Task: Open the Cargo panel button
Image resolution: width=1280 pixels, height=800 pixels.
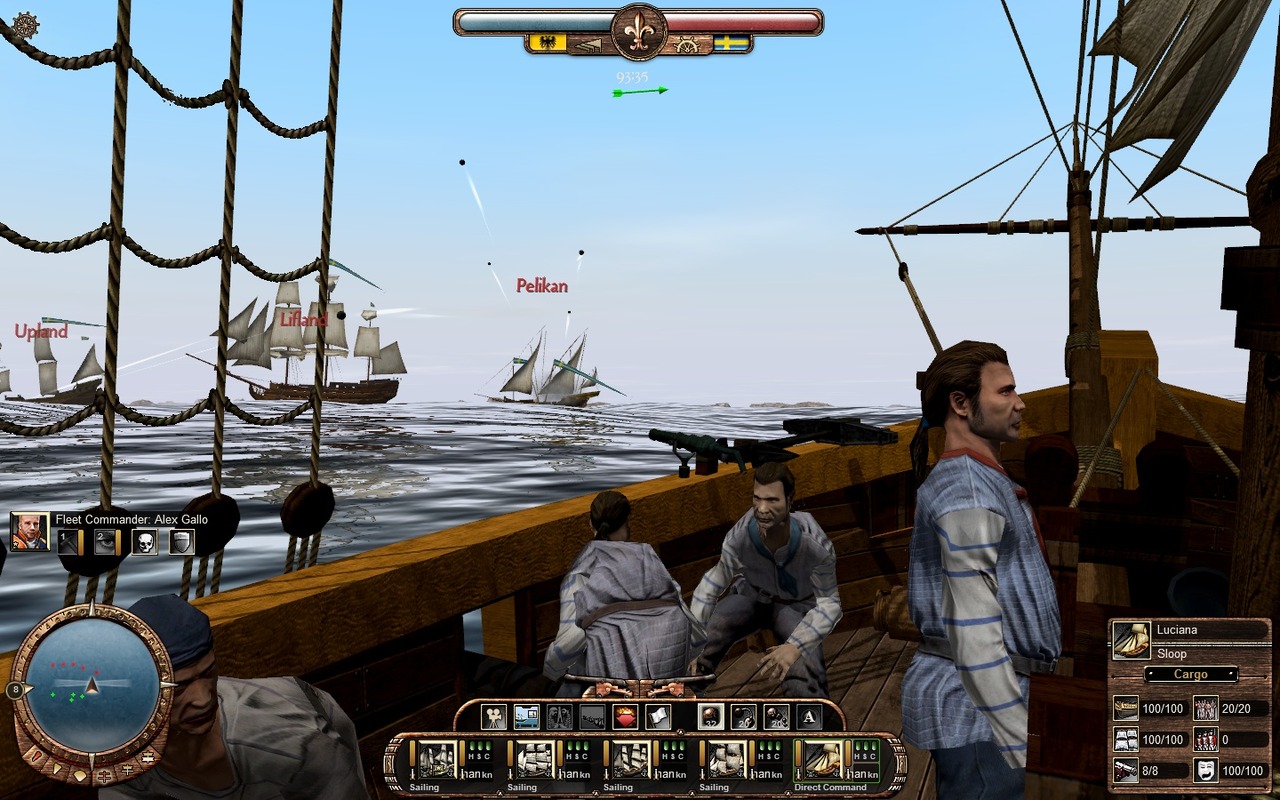Action: [1190, 674]
